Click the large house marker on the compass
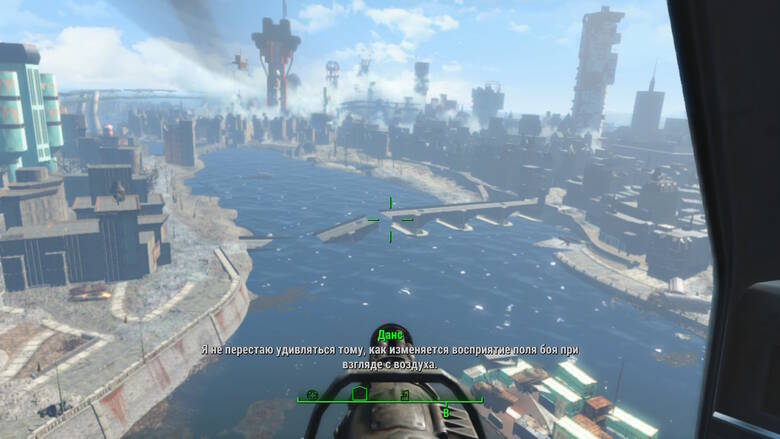This screenshot has height=439, width=780. [x=361, y=394]
